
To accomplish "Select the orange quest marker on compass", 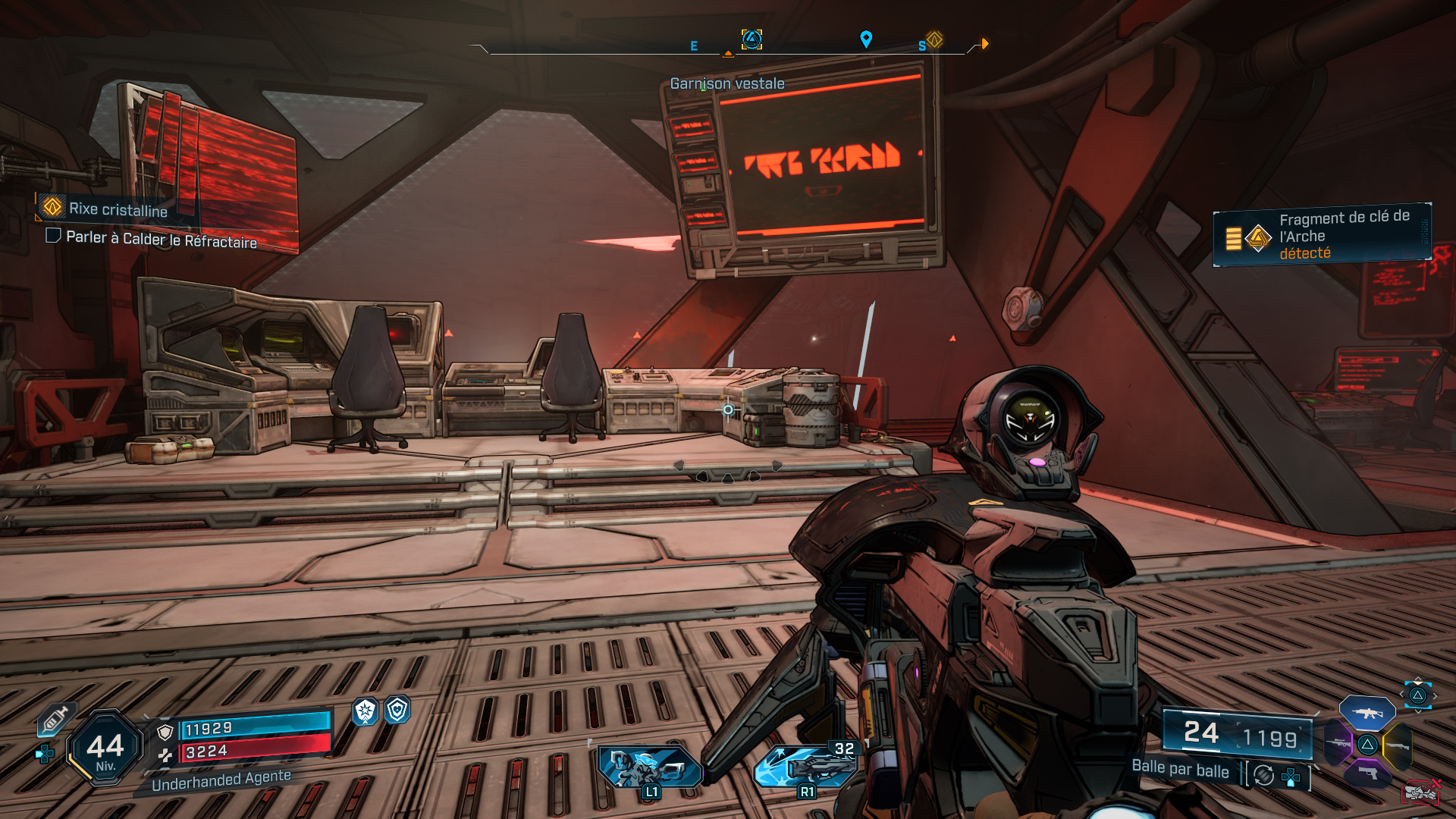I will tap(934, 39).
